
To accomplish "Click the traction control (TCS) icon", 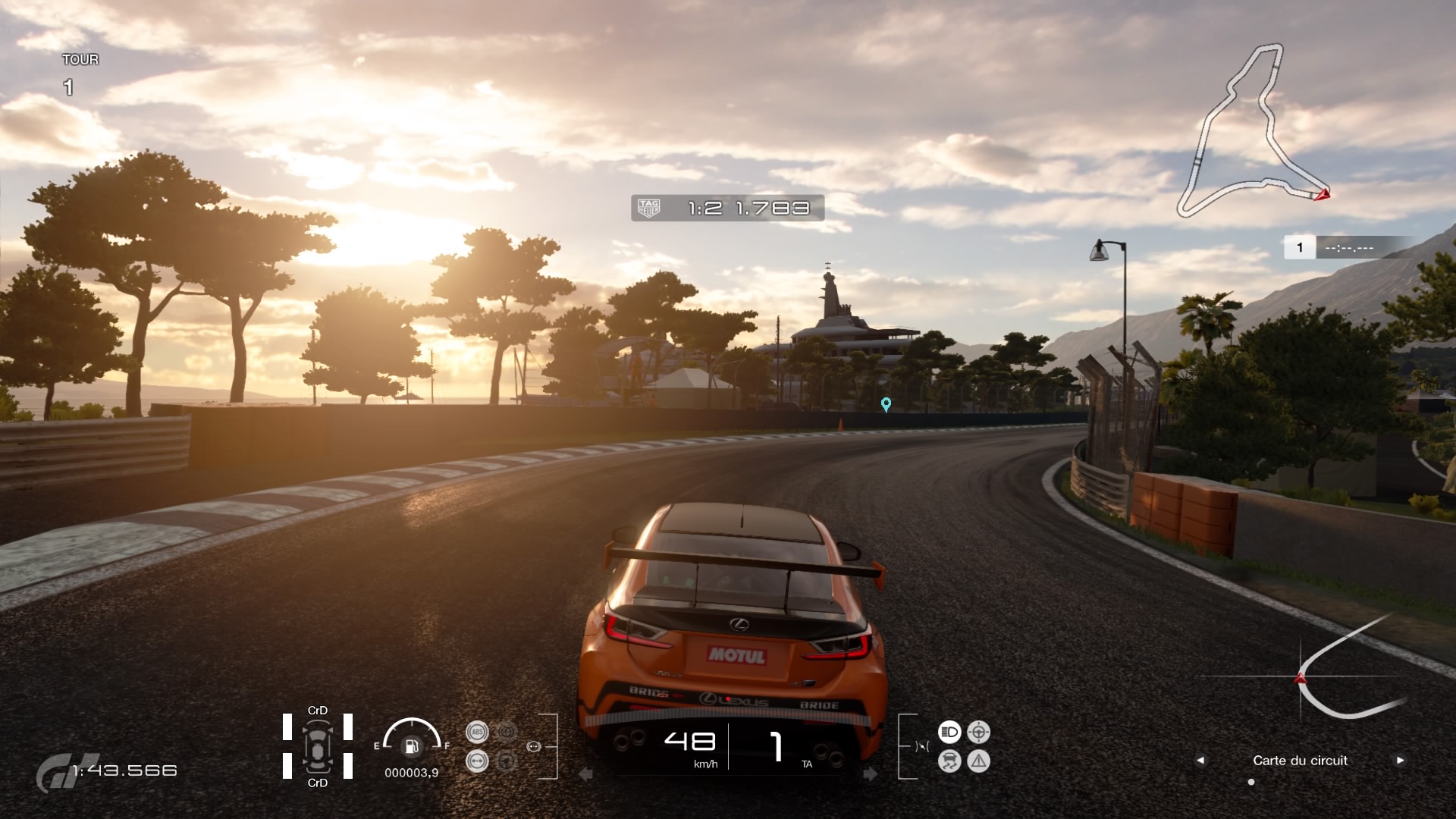I will click(950, 762).
